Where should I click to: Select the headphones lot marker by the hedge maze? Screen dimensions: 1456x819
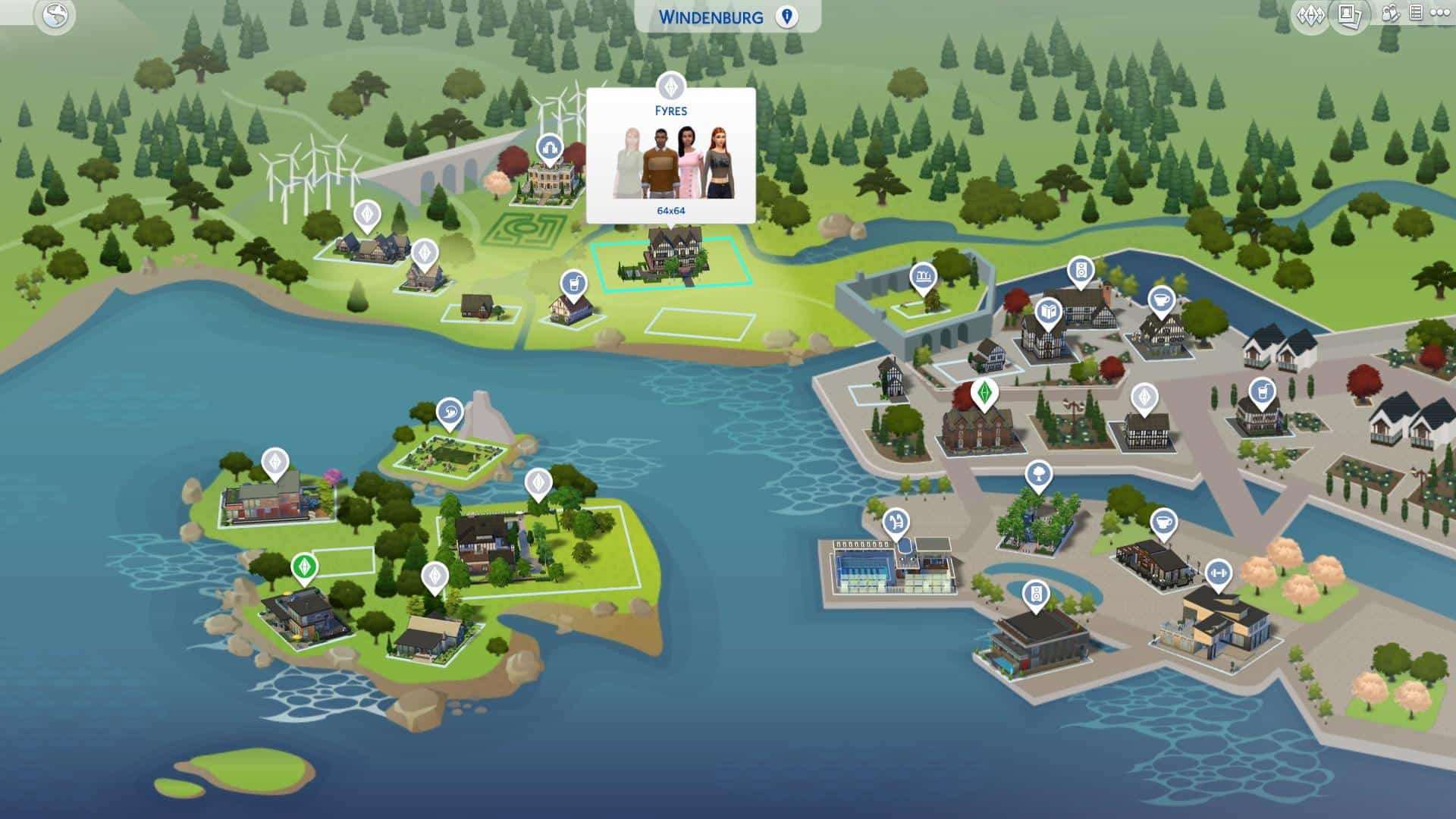pyautogui.click(x=548, y=149)
